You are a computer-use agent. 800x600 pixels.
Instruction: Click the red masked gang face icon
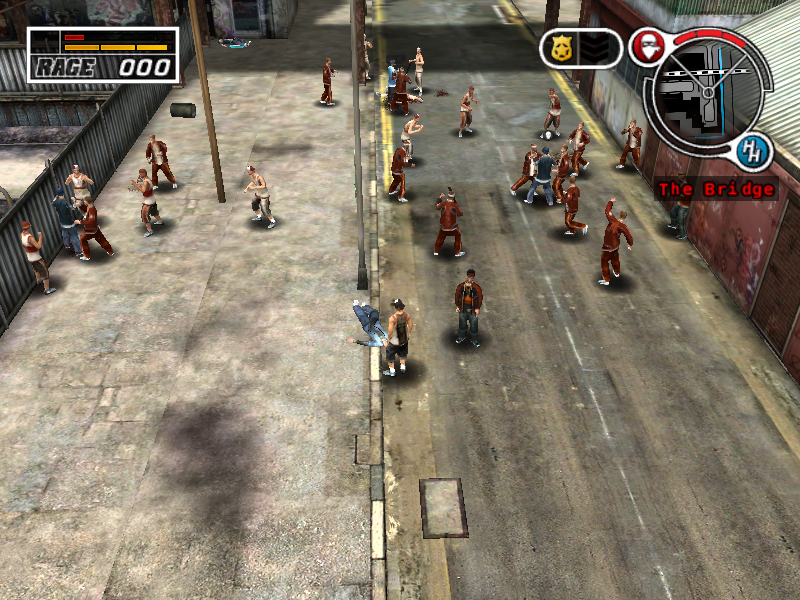pyautogui.click(x=646, y=47)
